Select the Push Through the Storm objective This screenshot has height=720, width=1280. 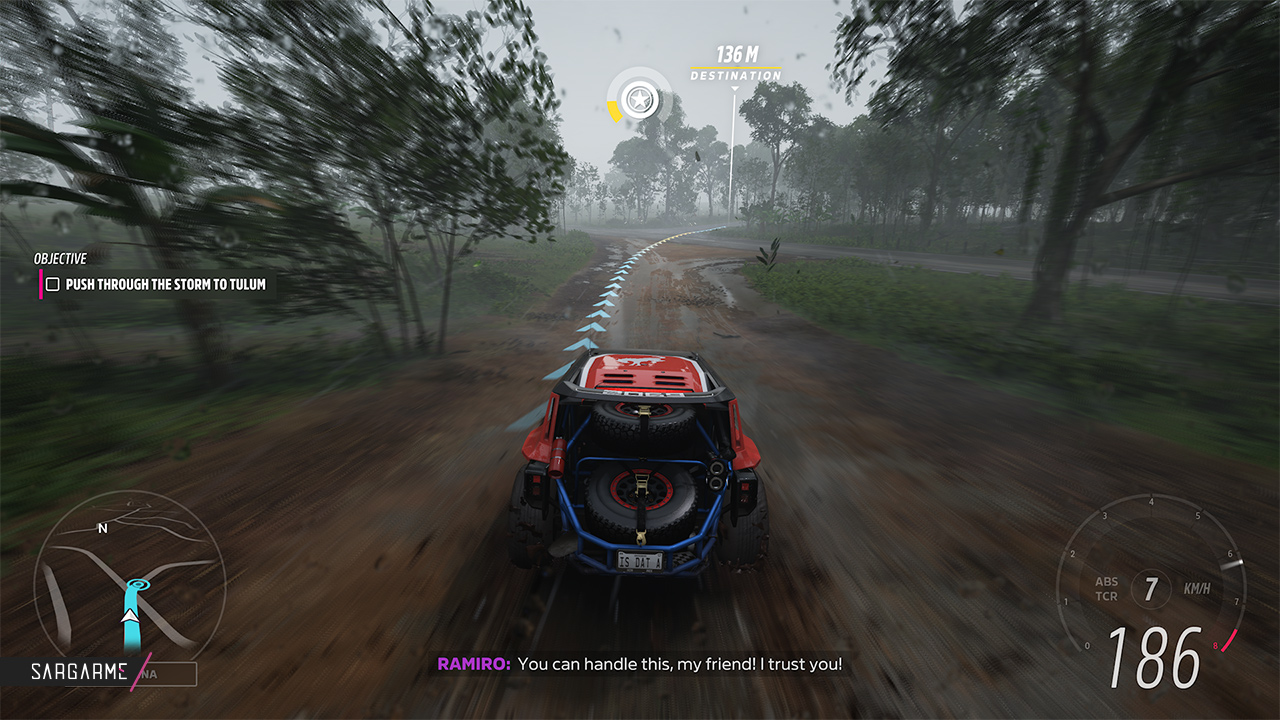point(165,285)
